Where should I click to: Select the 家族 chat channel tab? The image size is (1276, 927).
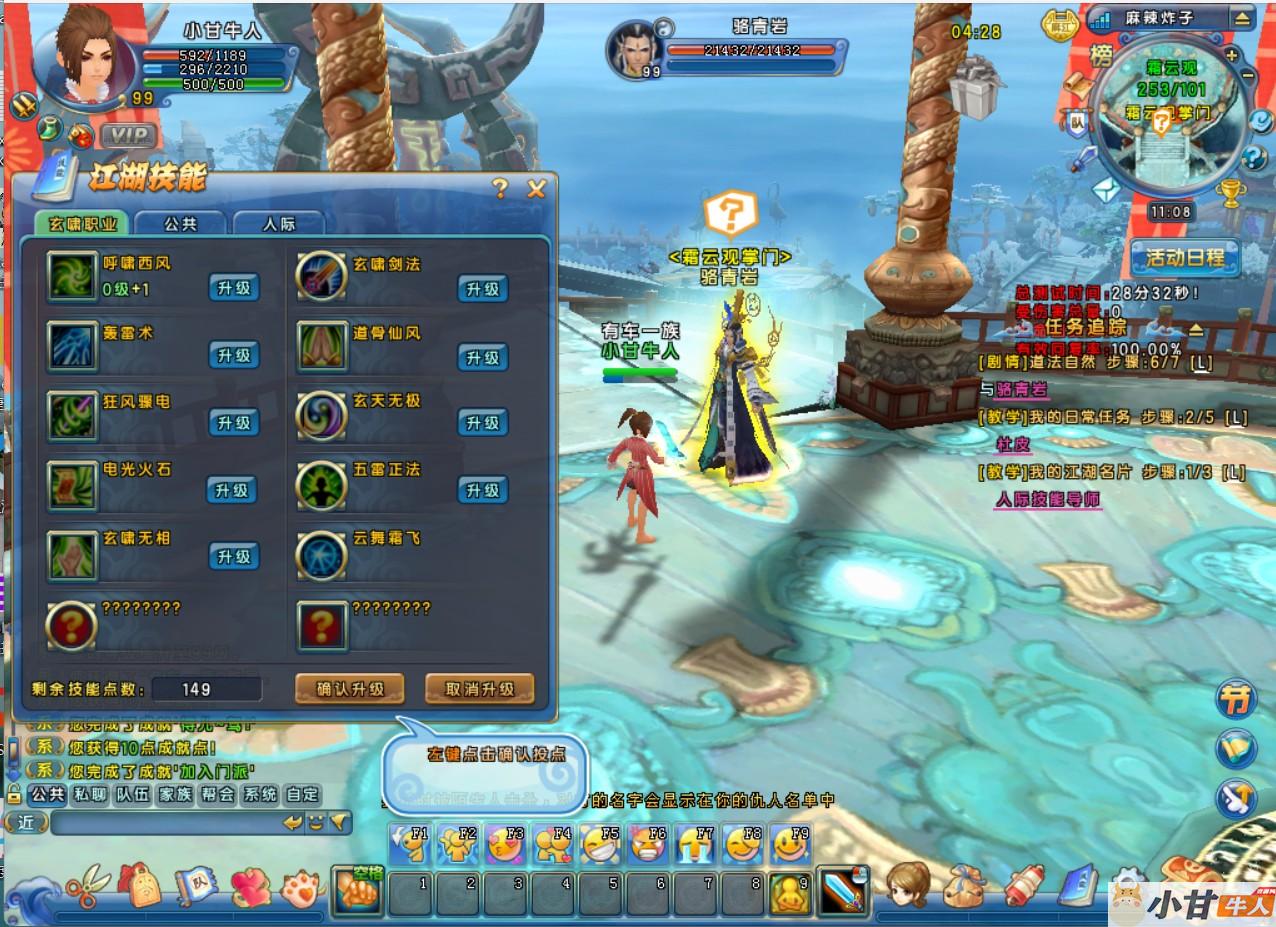175,795
